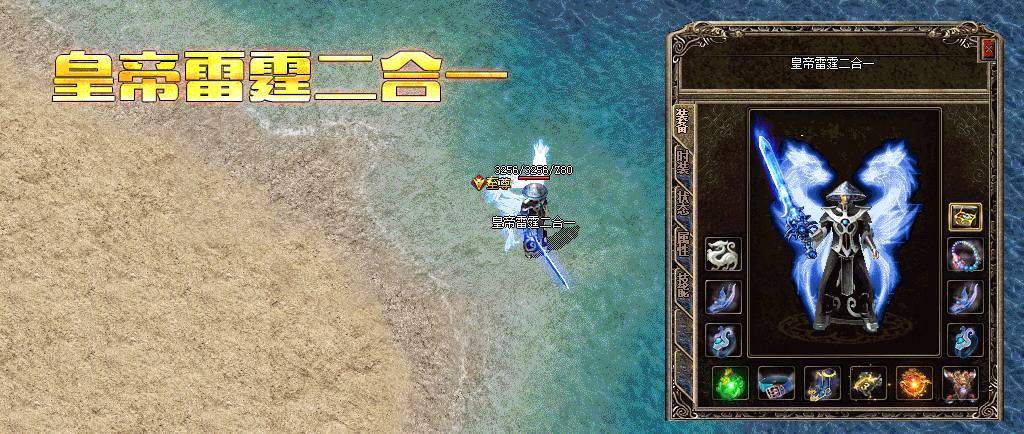
Task: Select the fiery orb slot
Action: 913,383
